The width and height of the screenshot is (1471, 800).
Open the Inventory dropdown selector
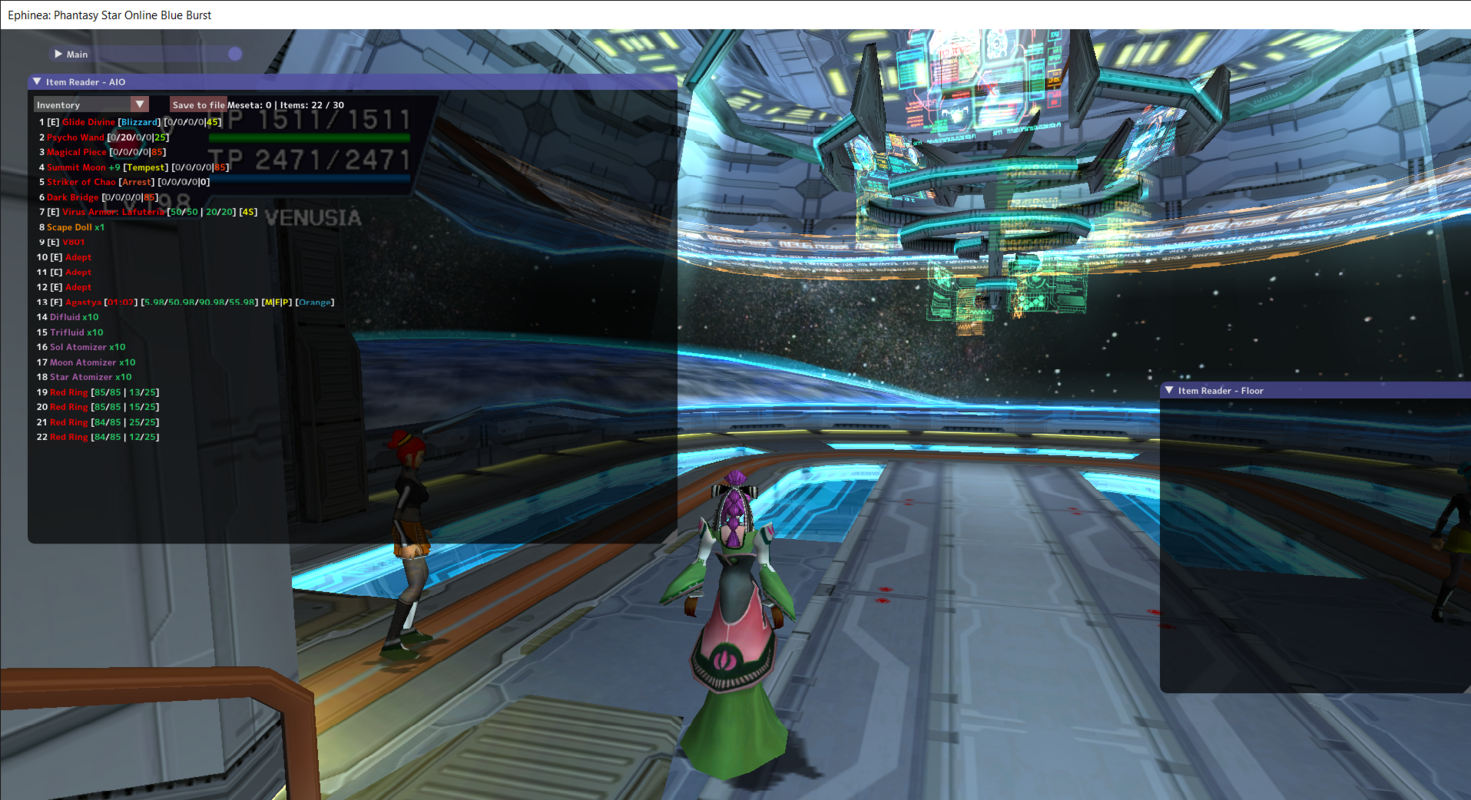tap(139, 104)
